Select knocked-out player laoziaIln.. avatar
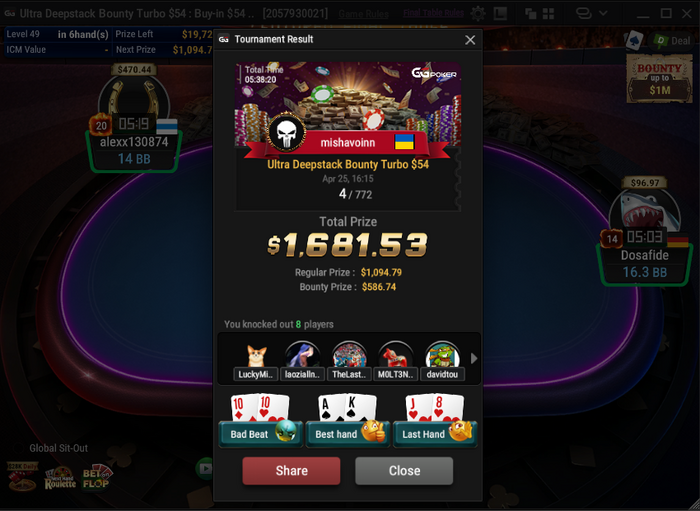 pos(302,357)
